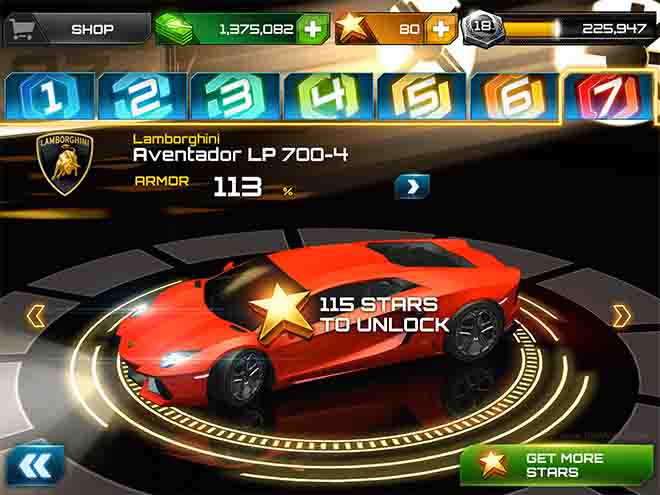
Task: Add more cash with the green plus
Action: coord(313,29)
